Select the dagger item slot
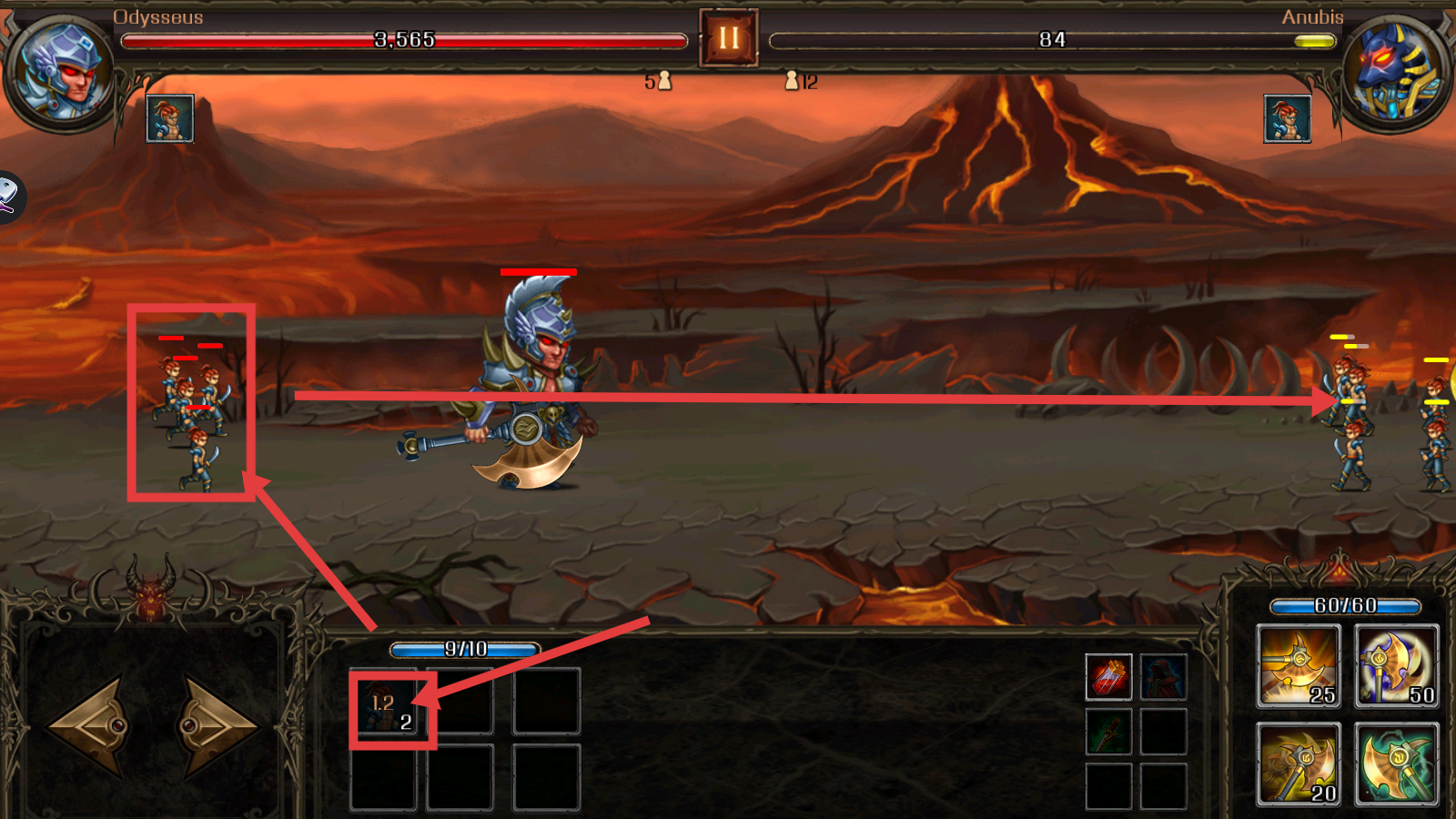 point(1108,732)
